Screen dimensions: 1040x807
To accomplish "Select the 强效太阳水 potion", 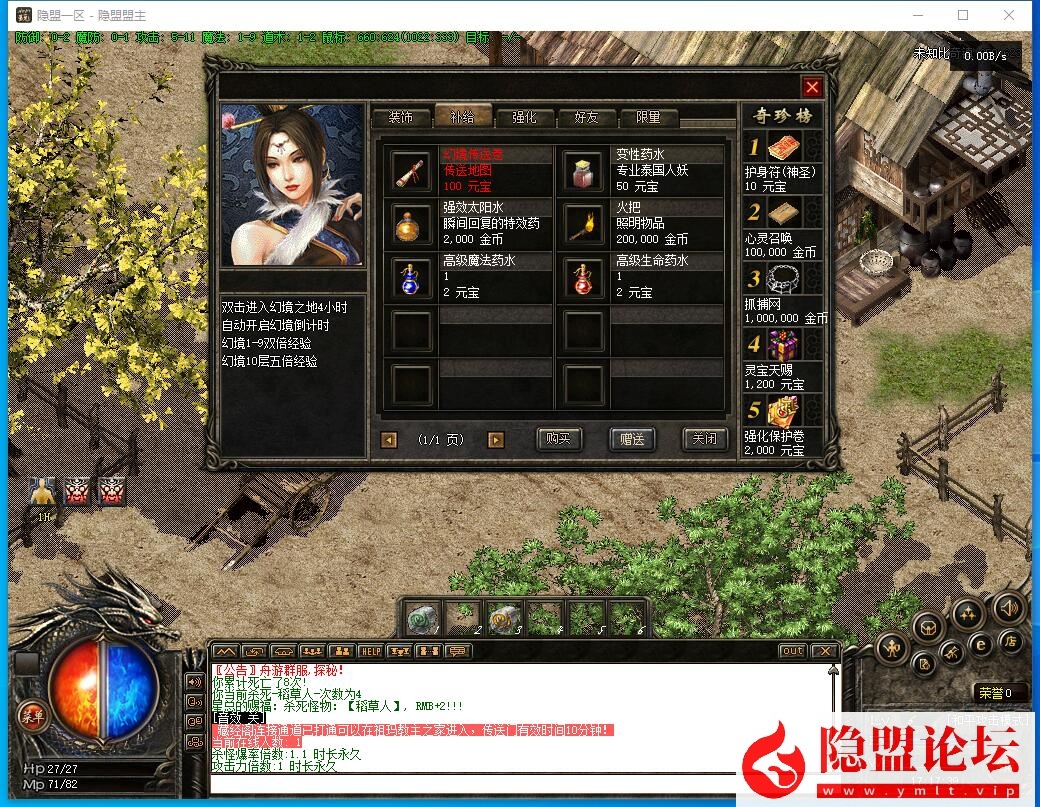I will point(410,224).
